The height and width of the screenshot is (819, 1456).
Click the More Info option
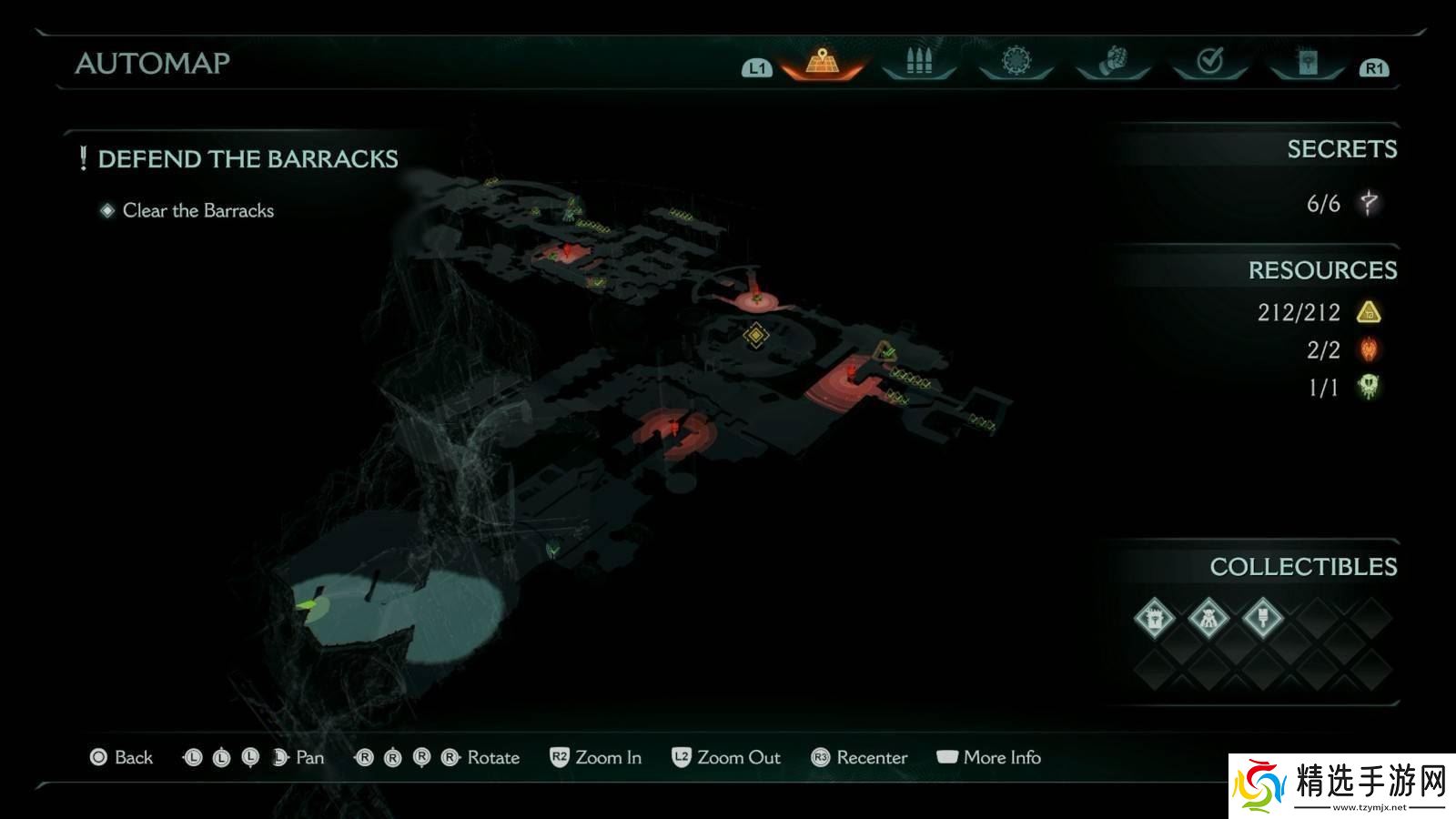tap(989, 757)
